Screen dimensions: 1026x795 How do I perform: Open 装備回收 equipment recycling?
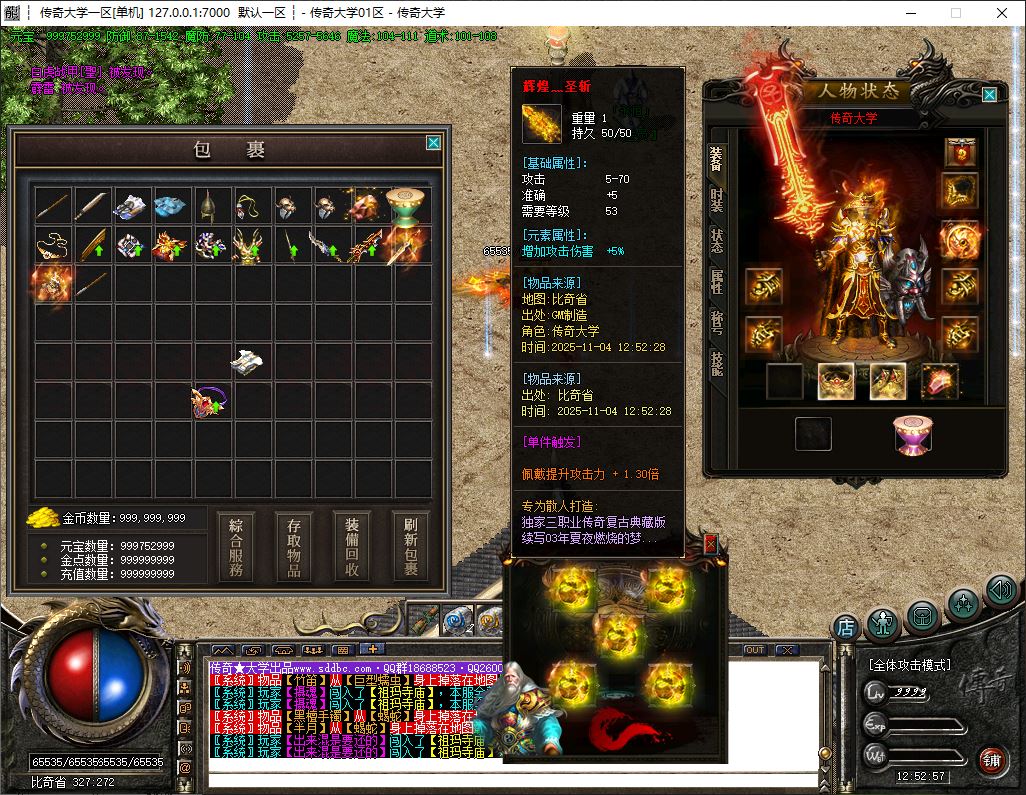352,546
